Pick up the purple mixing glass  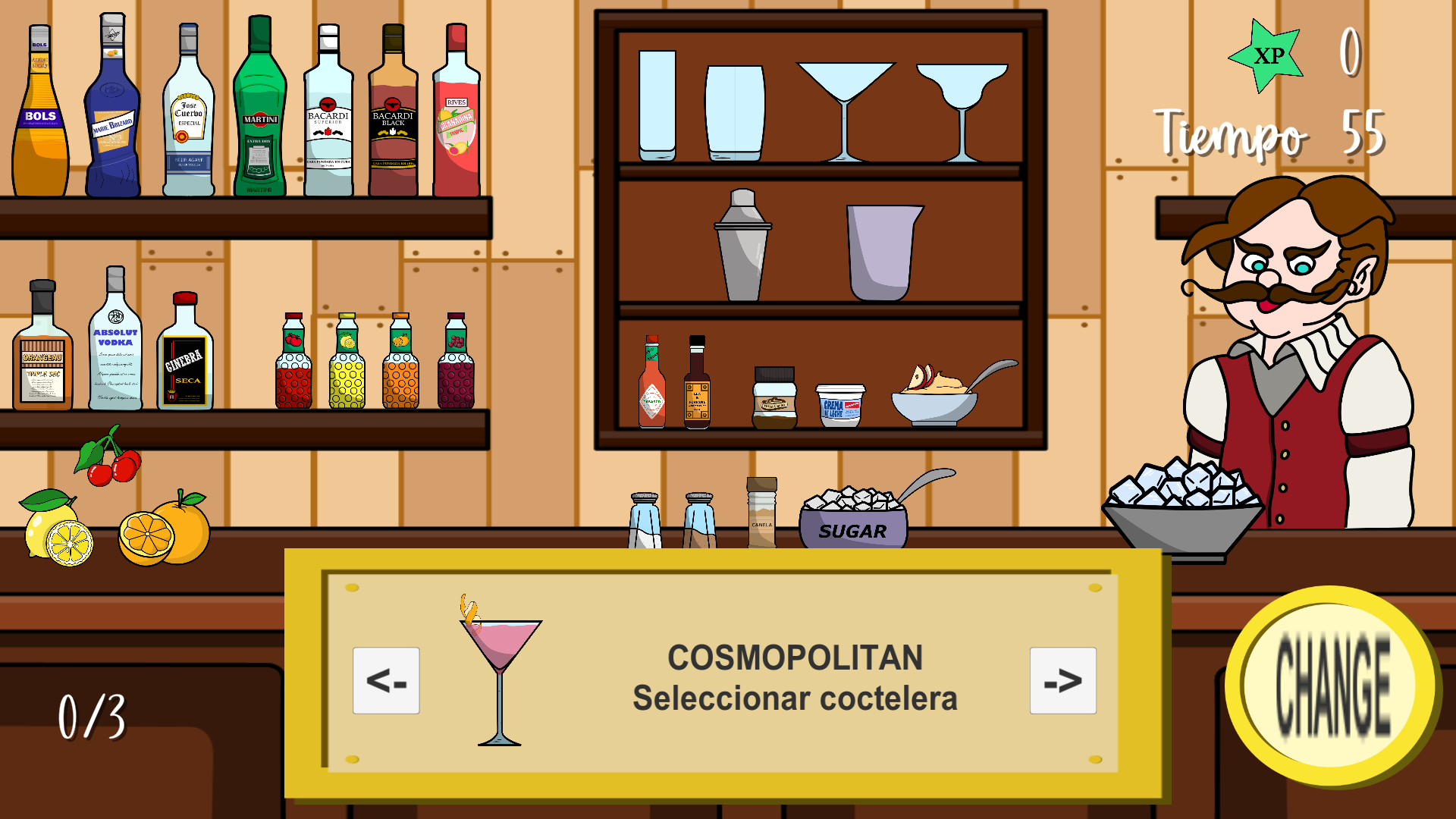point(883,250)
